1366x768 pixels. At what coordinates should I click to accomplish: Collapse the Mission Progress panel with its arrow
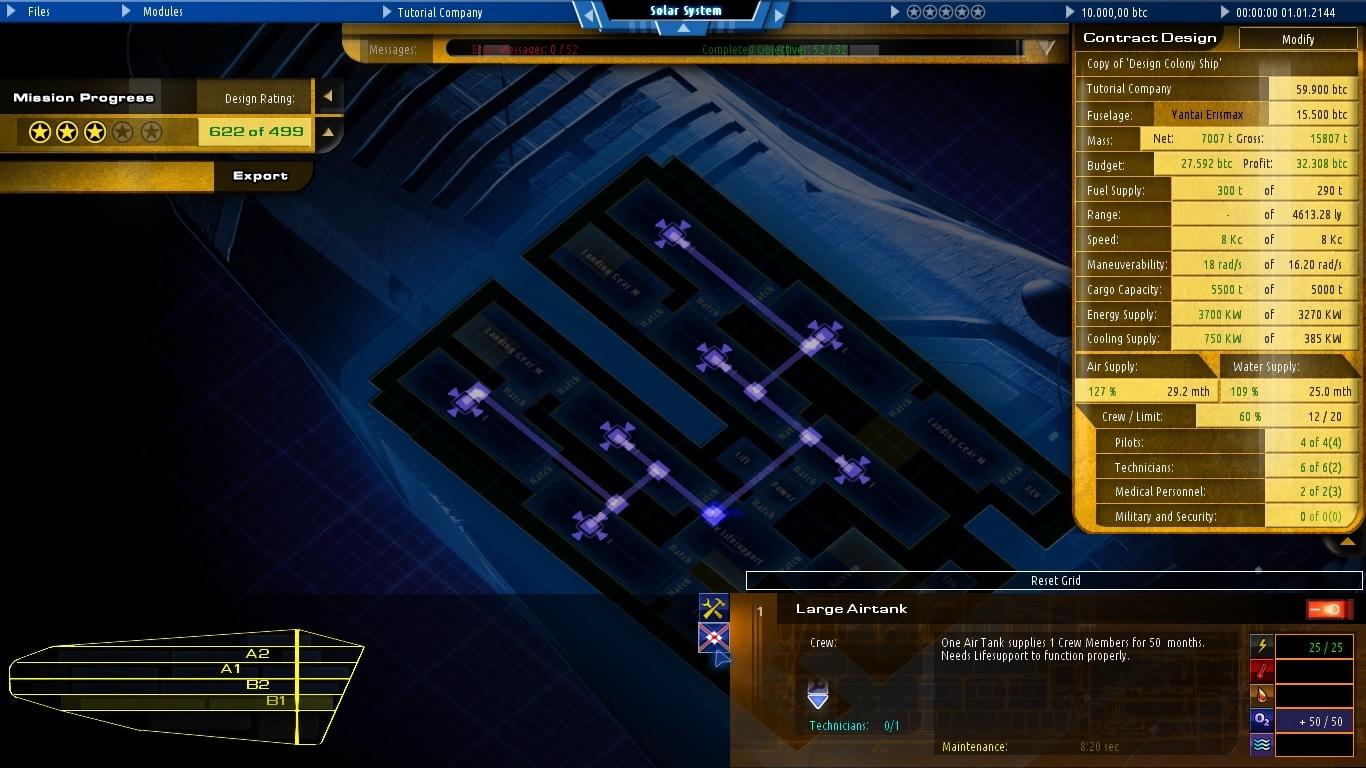(x=329, y=97)
